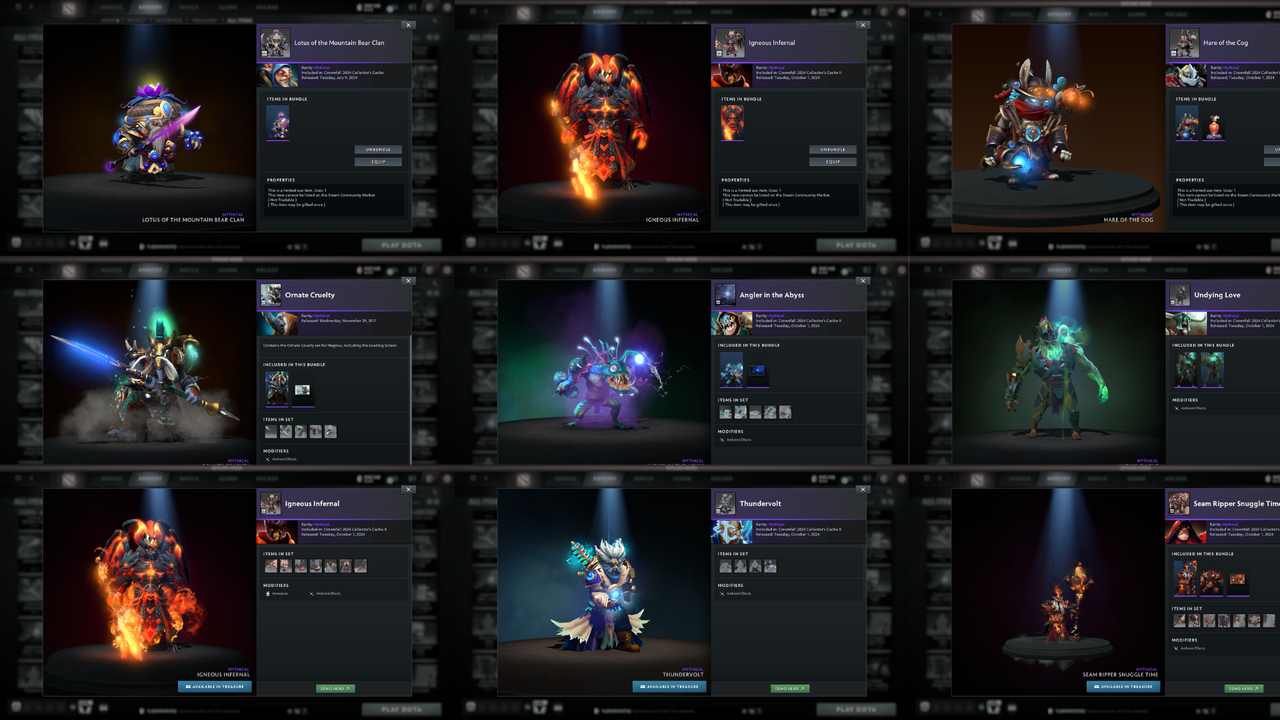
Task: Click the bundled item thumbnail in Angler in the Abyss
Action: point(730,369)
